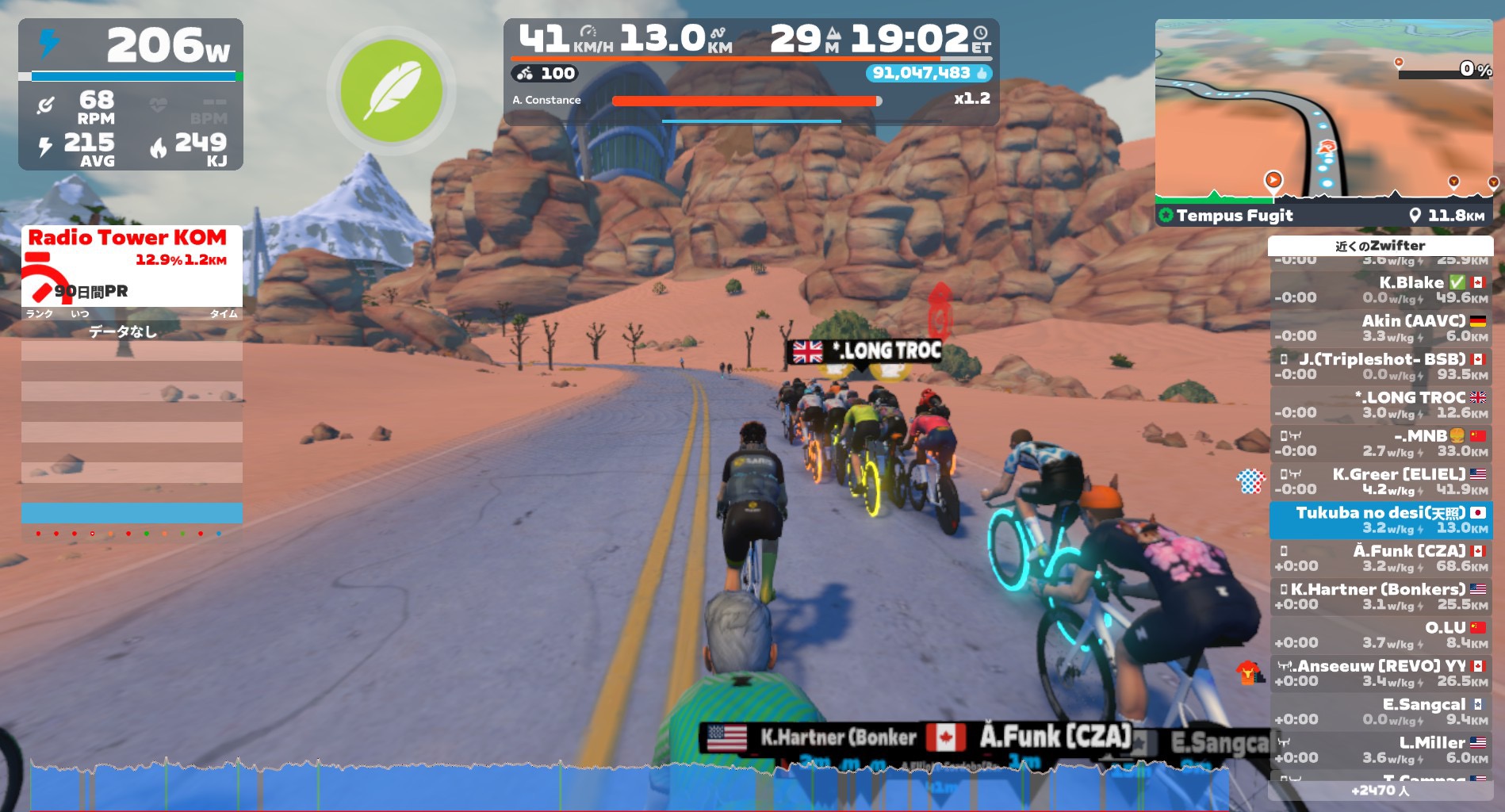Select highlighted Tukuba no desi row
This screenshot has width=1505, height=812.
(x=1381, y=519)
